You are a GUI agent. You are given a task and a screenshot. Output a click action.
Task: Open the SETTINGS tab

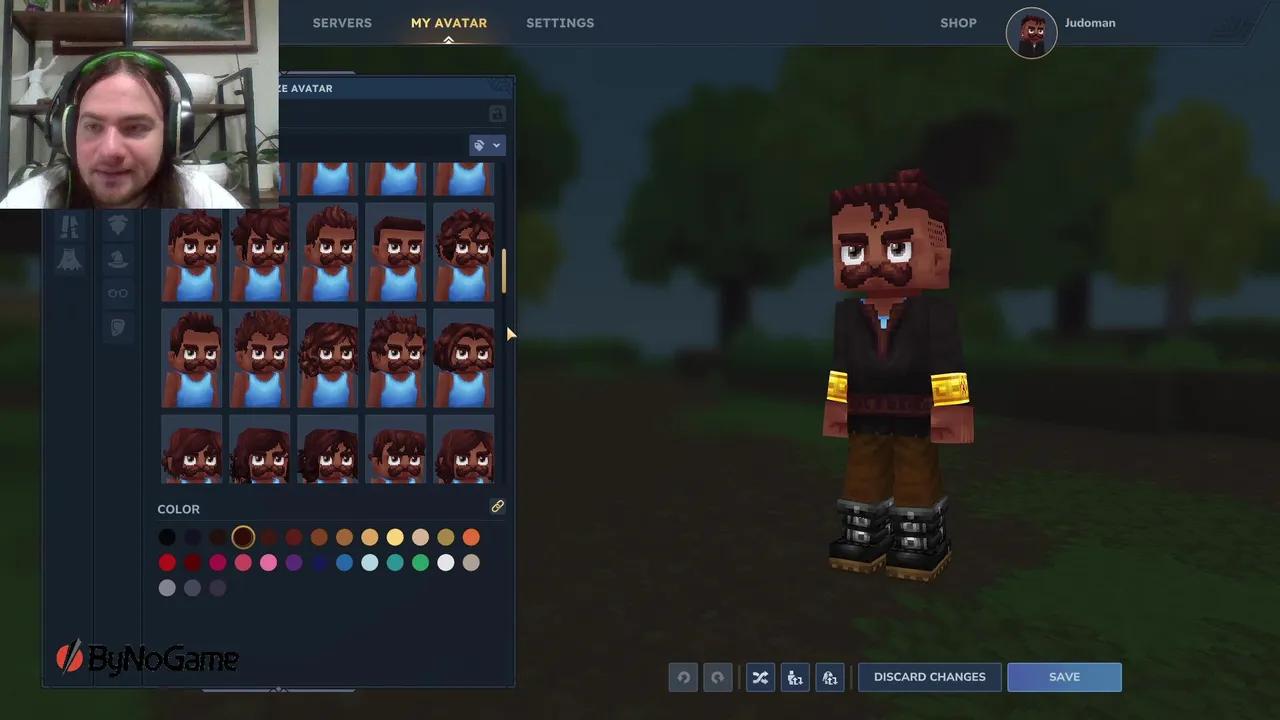pos(560,22)
